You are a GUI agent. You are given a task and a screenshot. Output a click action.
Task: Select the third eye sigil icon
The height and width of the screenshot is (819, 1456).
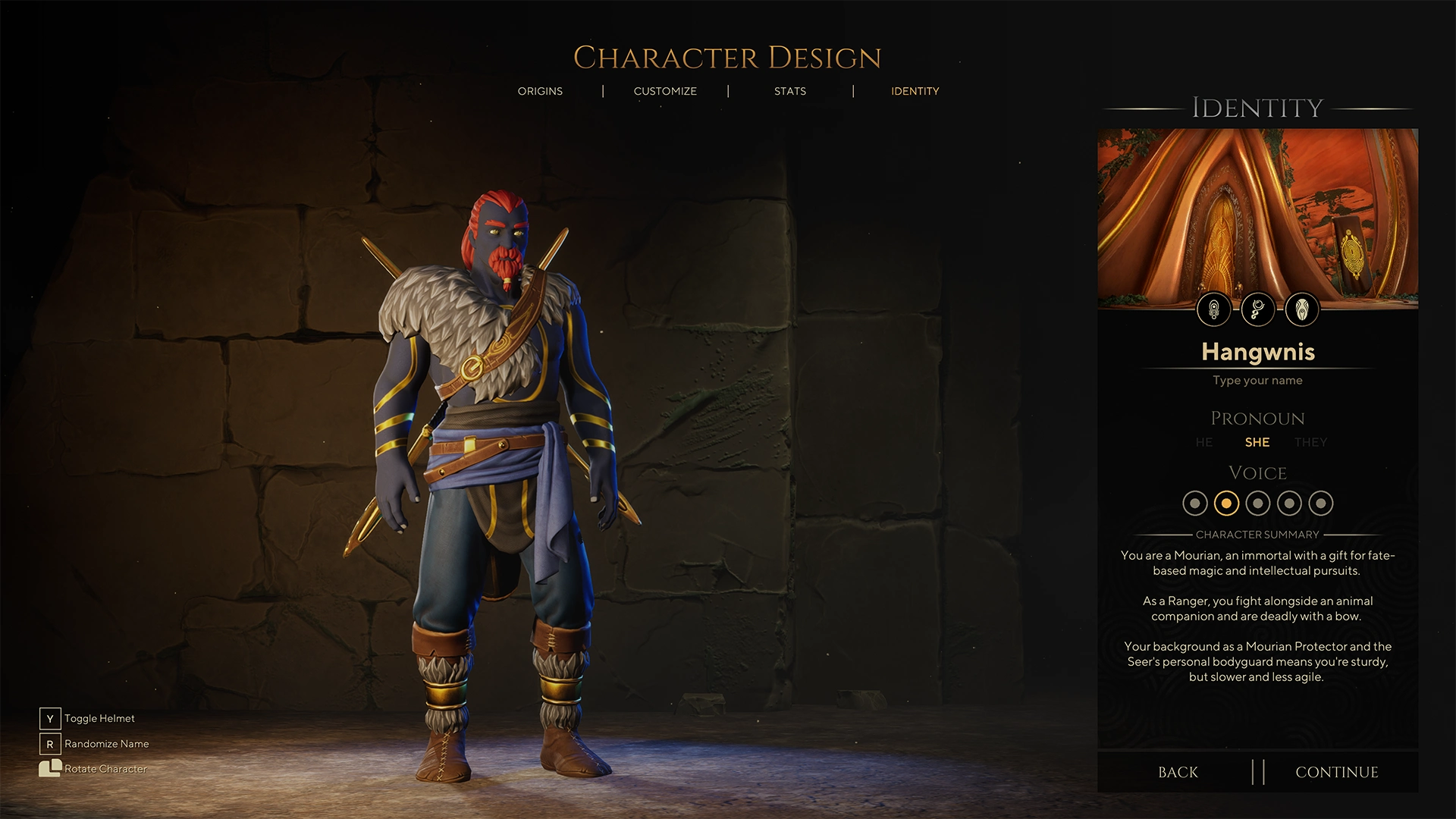pos(1301,309)
